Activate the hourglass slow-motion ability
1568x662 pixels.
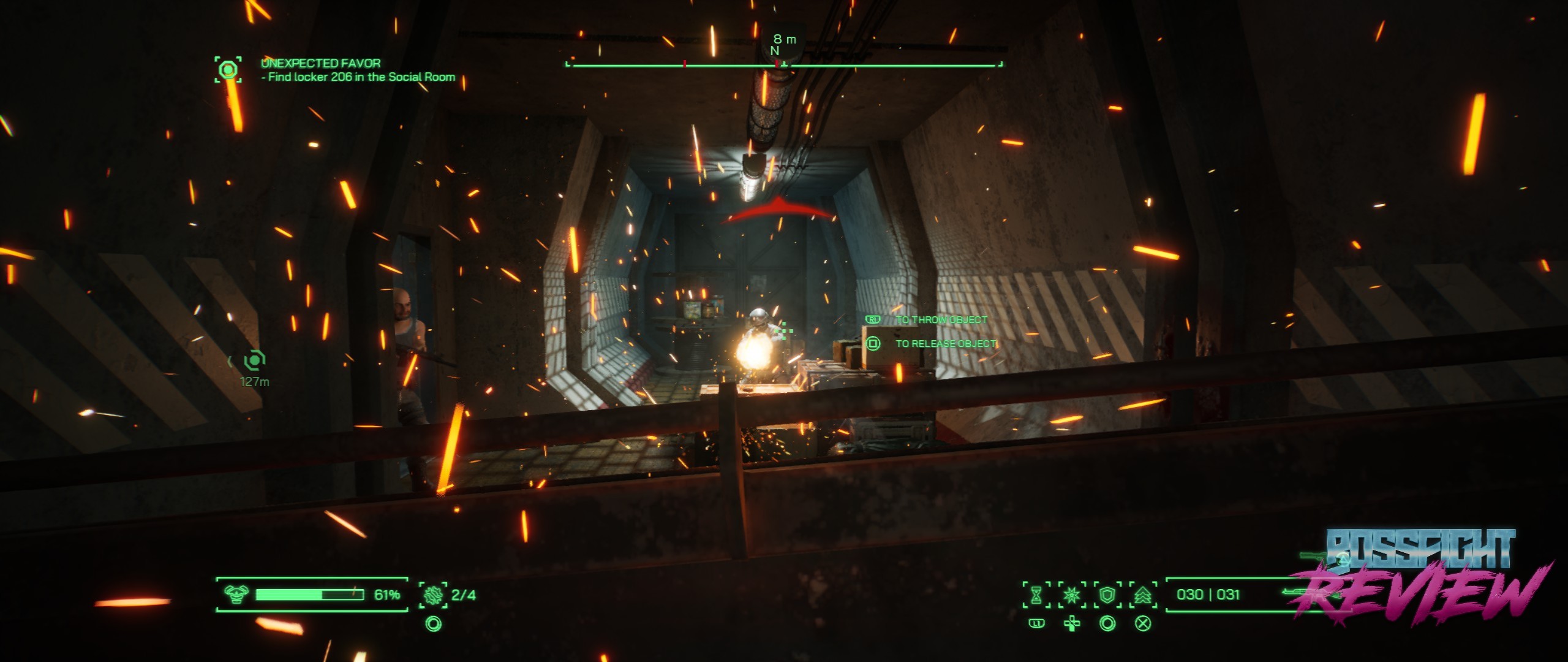[1036, 595]
